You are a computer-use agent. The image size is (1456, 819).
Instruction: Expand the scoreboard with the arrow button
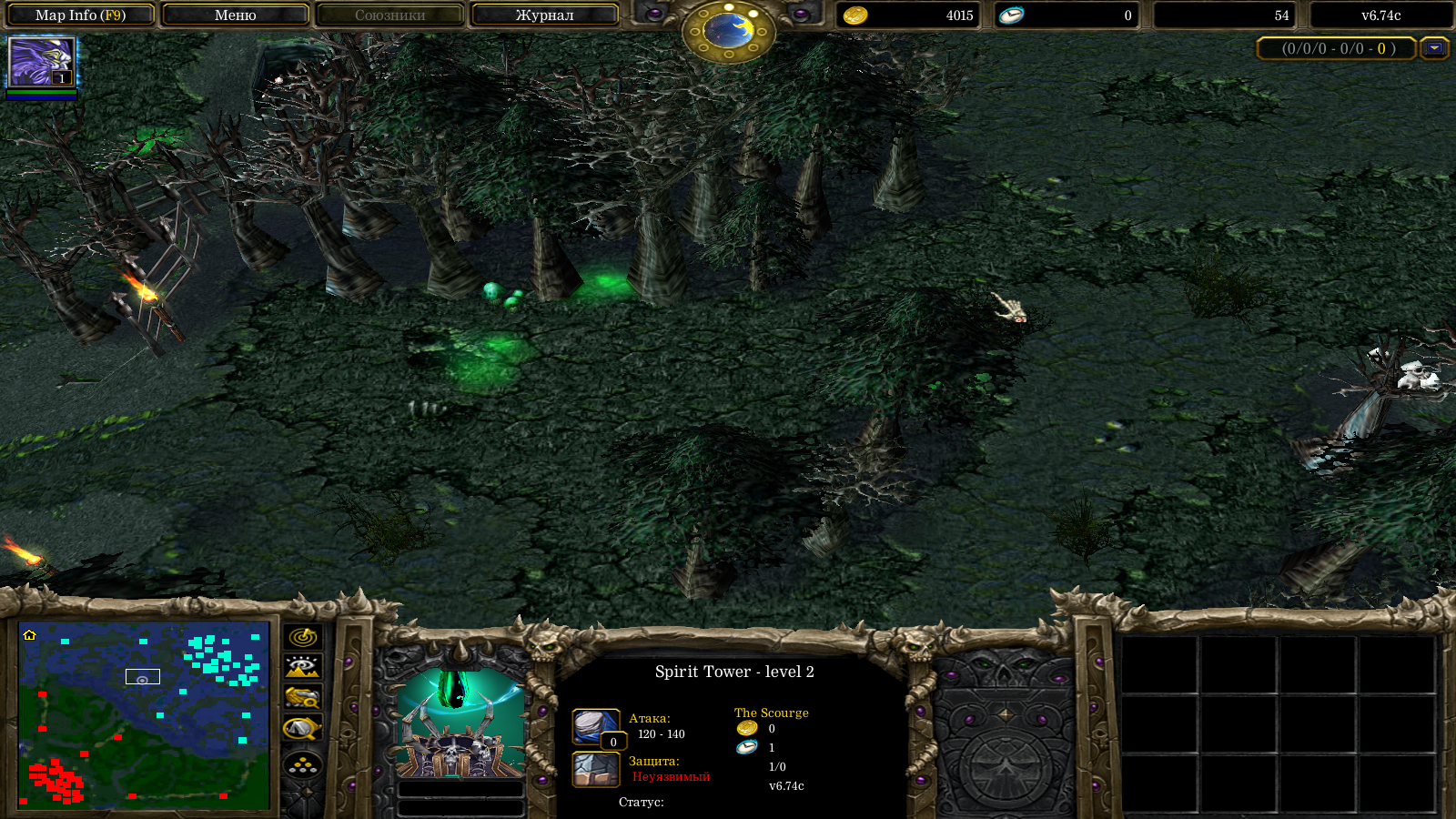click(x=1435, y=48)
